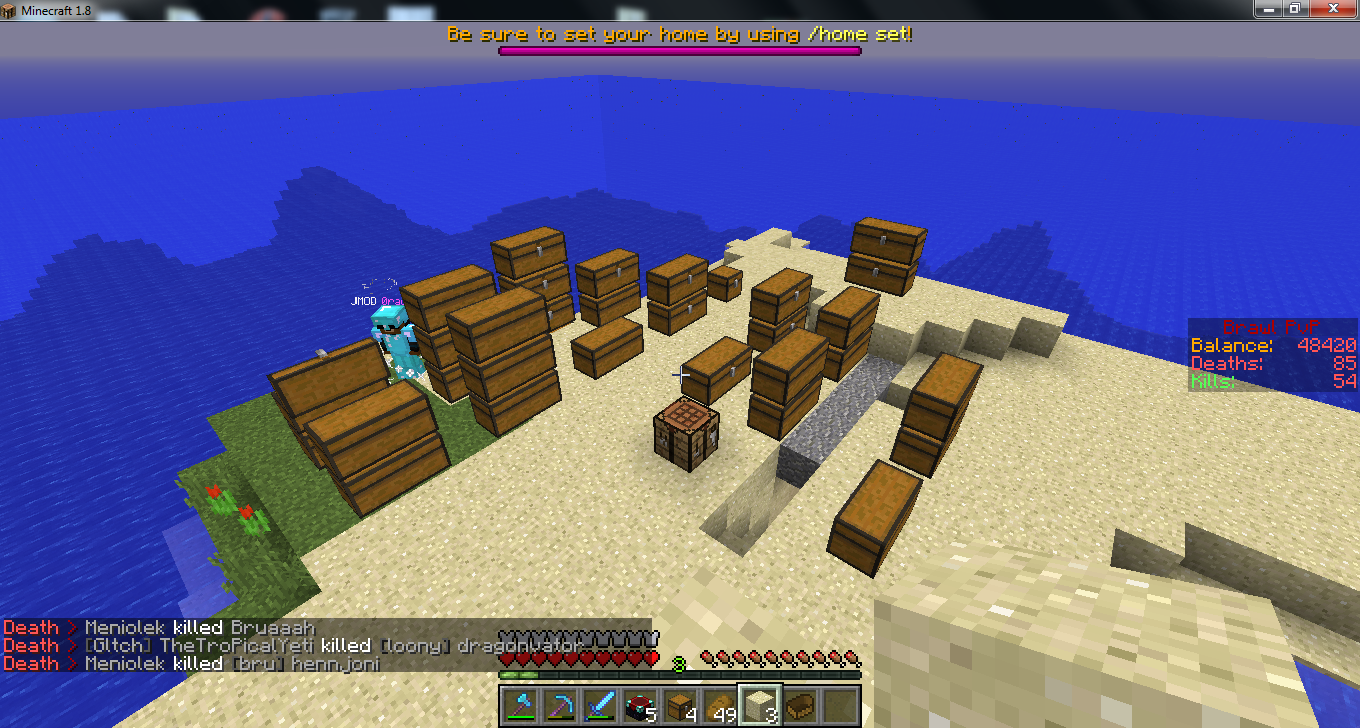
Task: Restore down the Minecraft window
Action: tap(1294, 8)
